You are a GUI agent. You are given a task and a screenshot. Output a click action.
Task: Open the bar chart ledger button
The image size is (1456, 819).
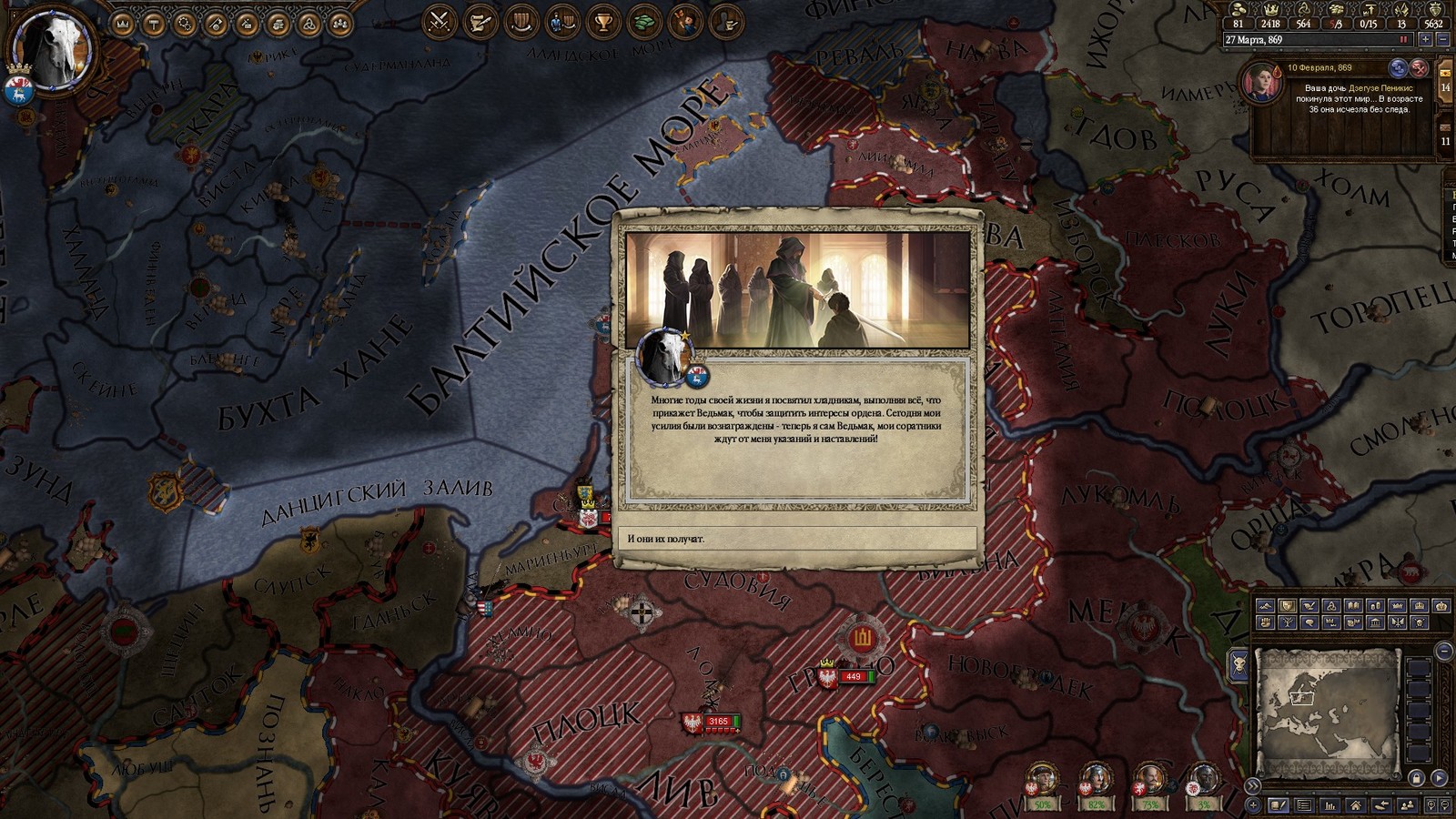1330,805
